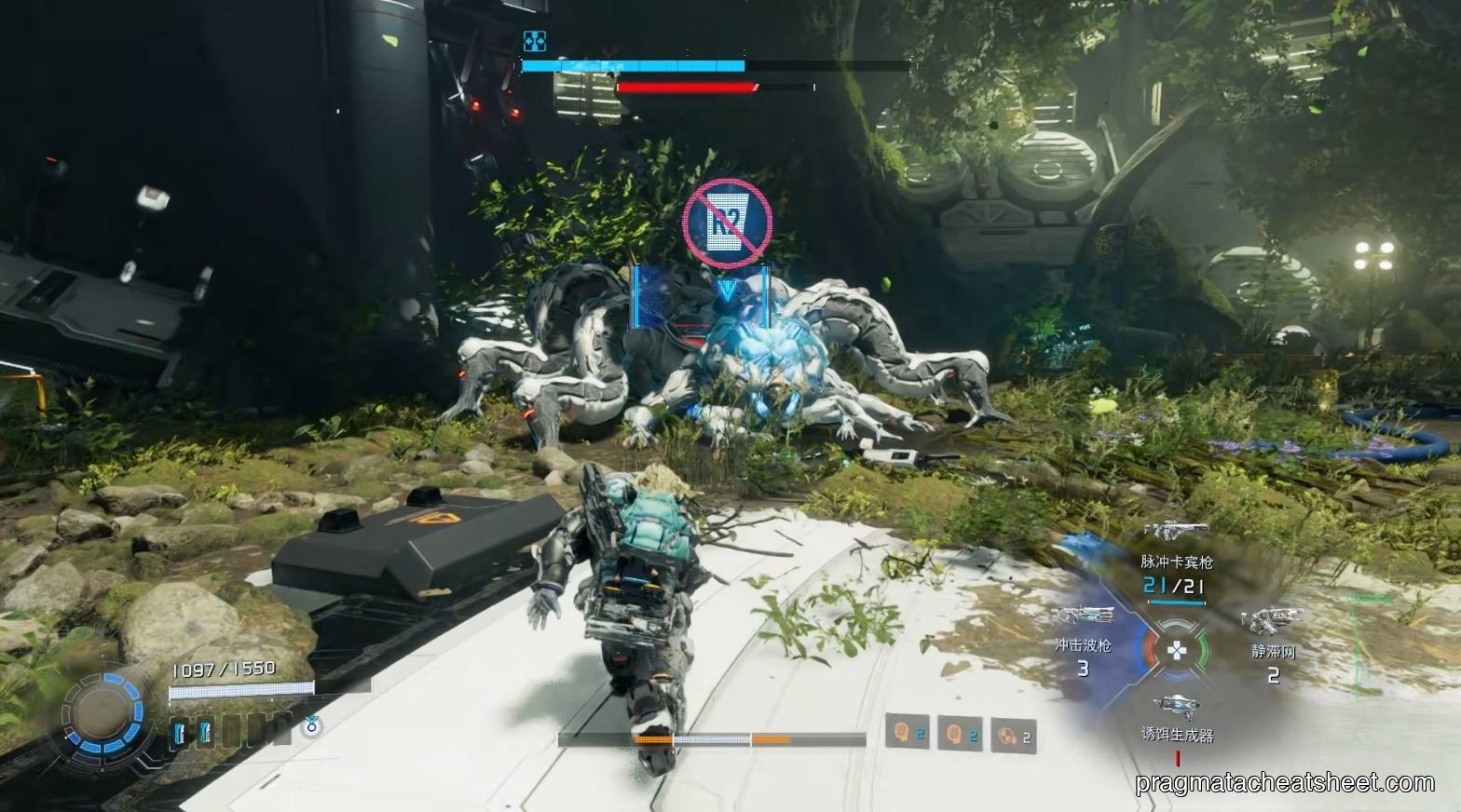
Task: Click the round medal charm icon near battery cells
Action: (x=312, y=728)
